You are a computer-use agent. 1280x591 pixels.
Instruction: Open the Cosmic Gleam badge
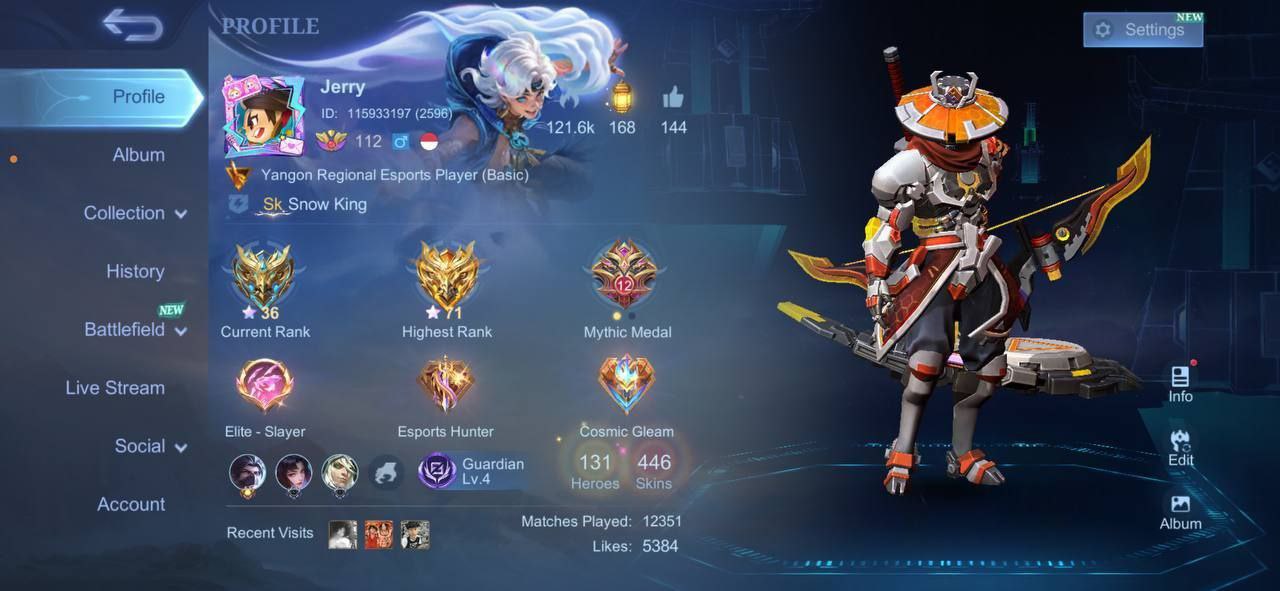tap(626, 386)
